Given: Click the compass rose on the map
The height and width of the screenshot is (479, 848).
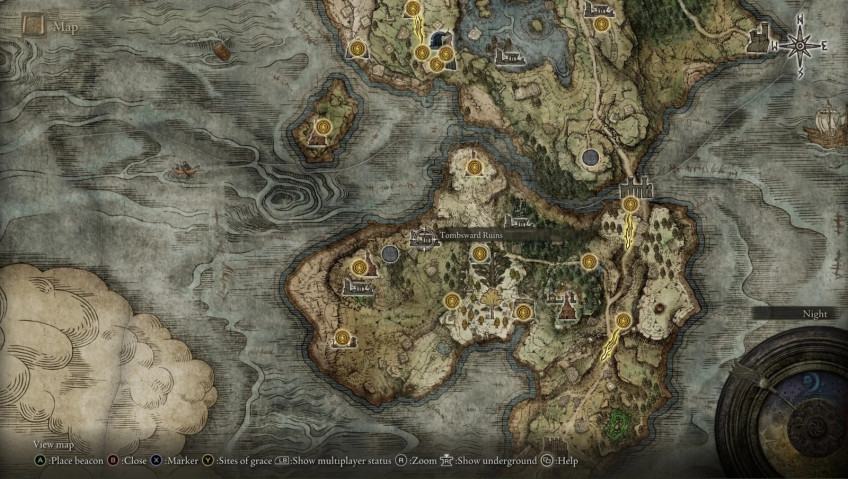Looking at the screenshot, I should click(x=799, y=45).
